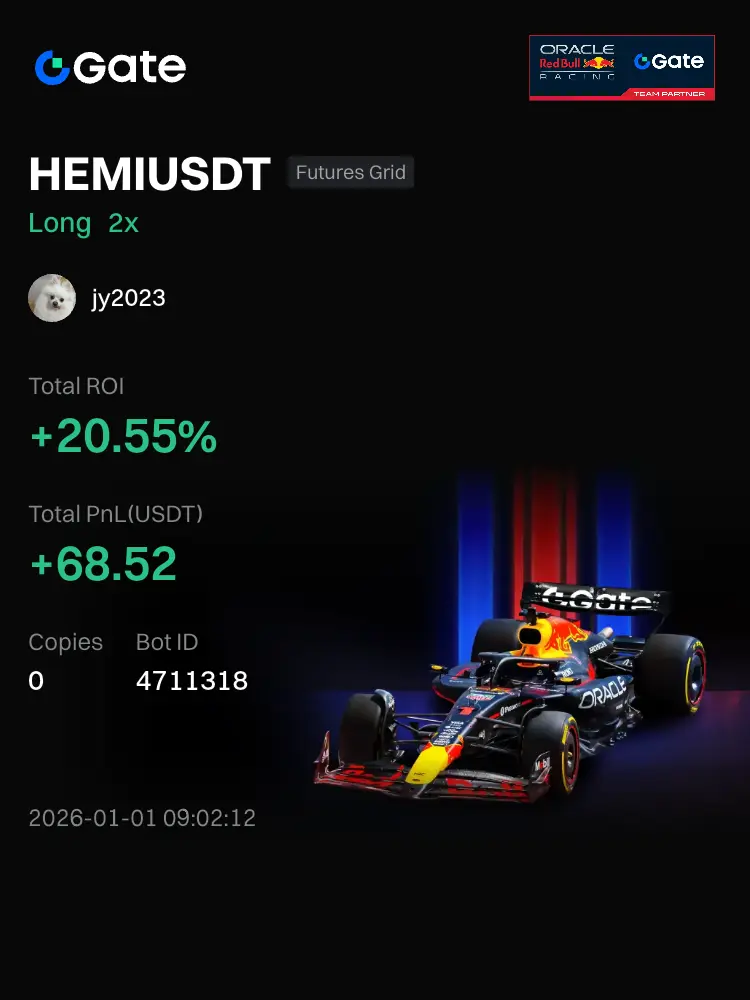This screenshot has width=750, height=1000.
Task: Select the Futures Grid tag
Action: tap(350, 173)
